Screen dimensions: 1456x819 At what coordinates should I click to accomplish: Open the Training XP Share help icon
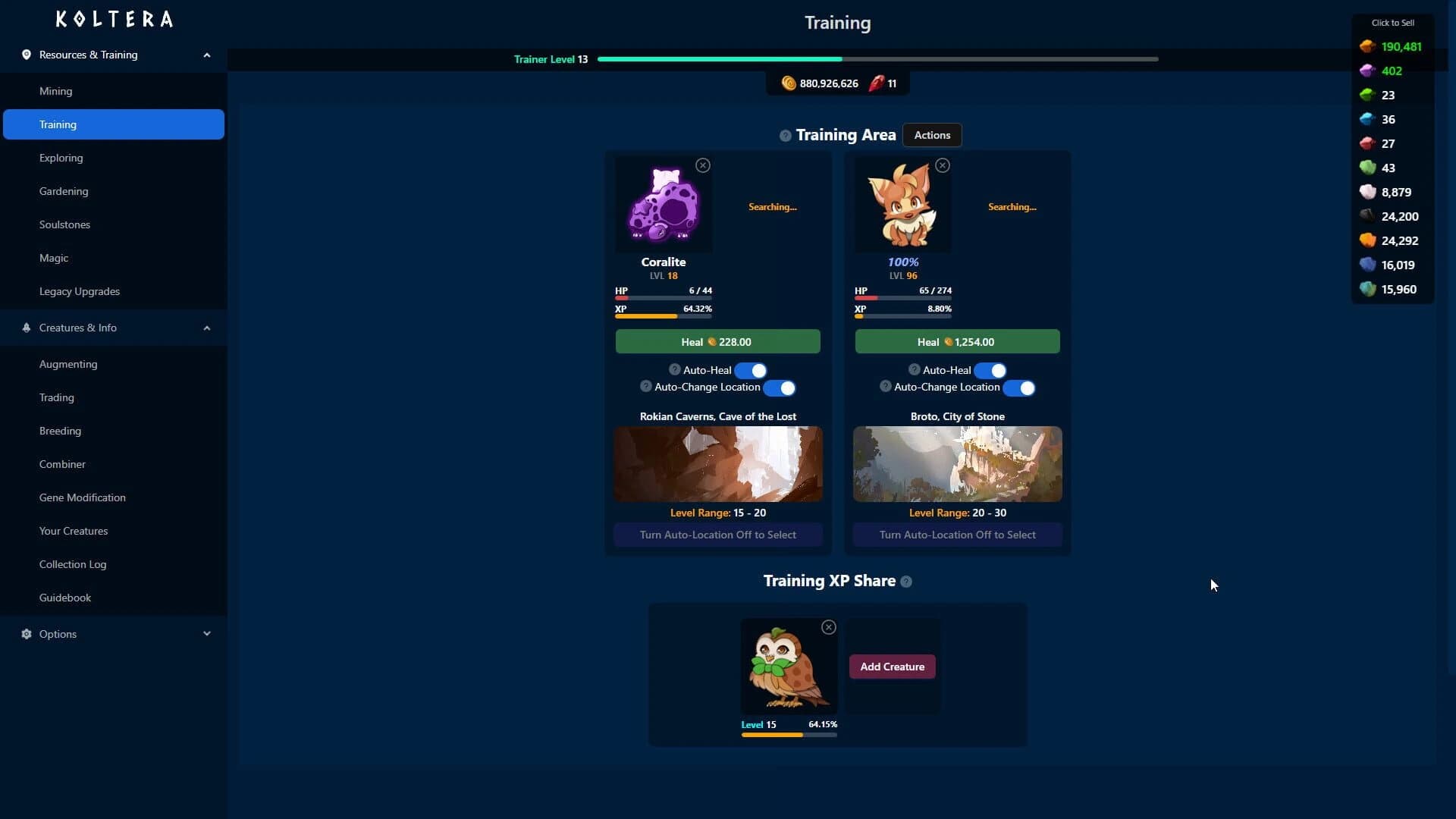click(905, 582)
